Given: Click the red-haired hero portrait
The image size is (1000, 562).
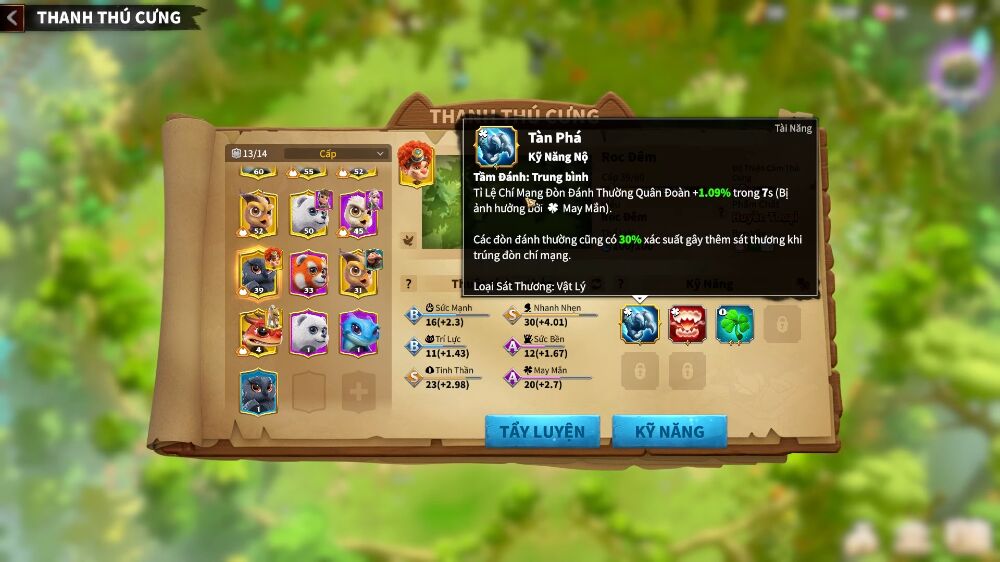Looking at the screenshot, I should tap(415, 163).
